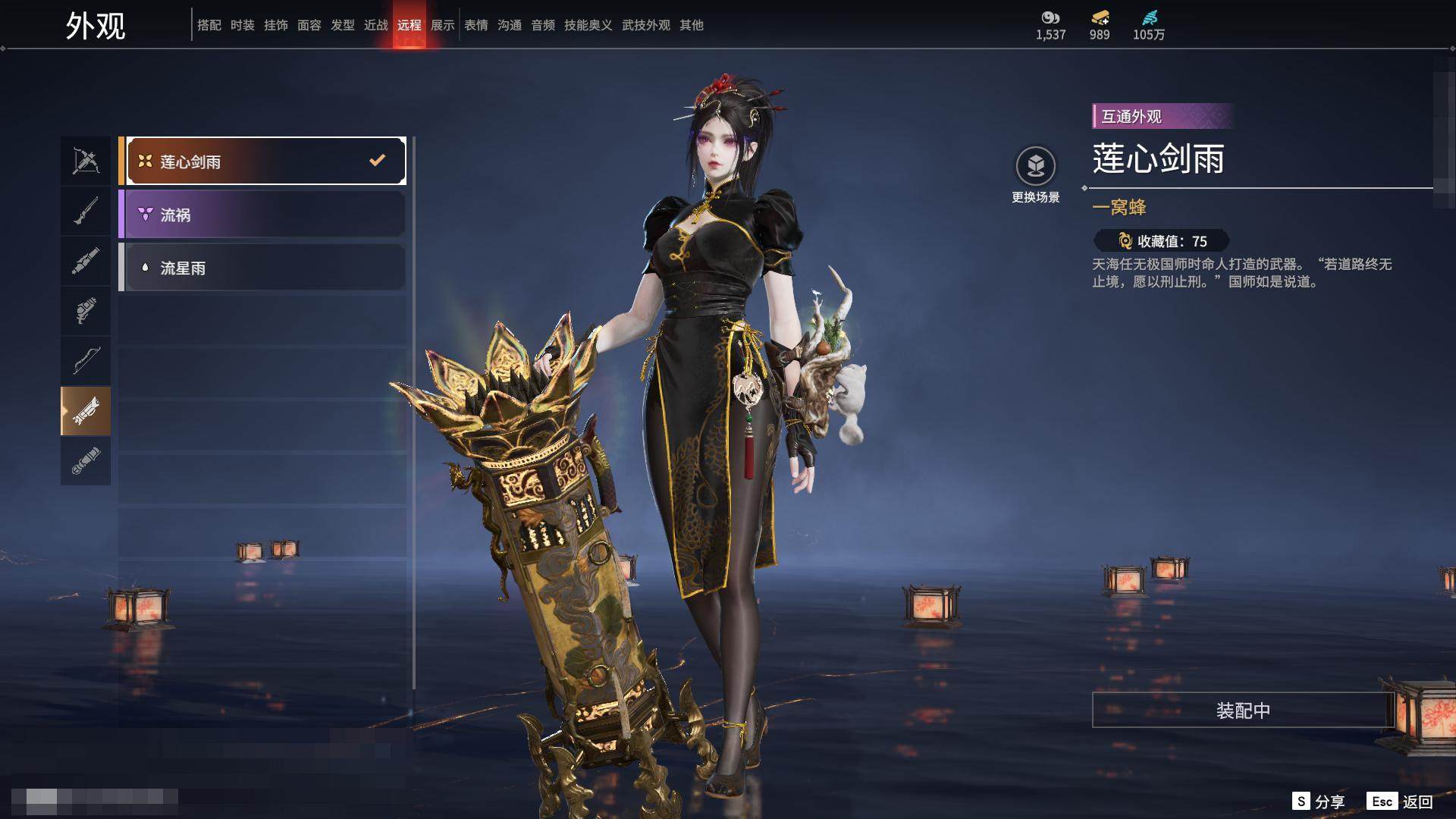This screenshot has width=1456, height=819.
Task: Go to the 挂饰 accessories tab
Action: pos(276,25)
